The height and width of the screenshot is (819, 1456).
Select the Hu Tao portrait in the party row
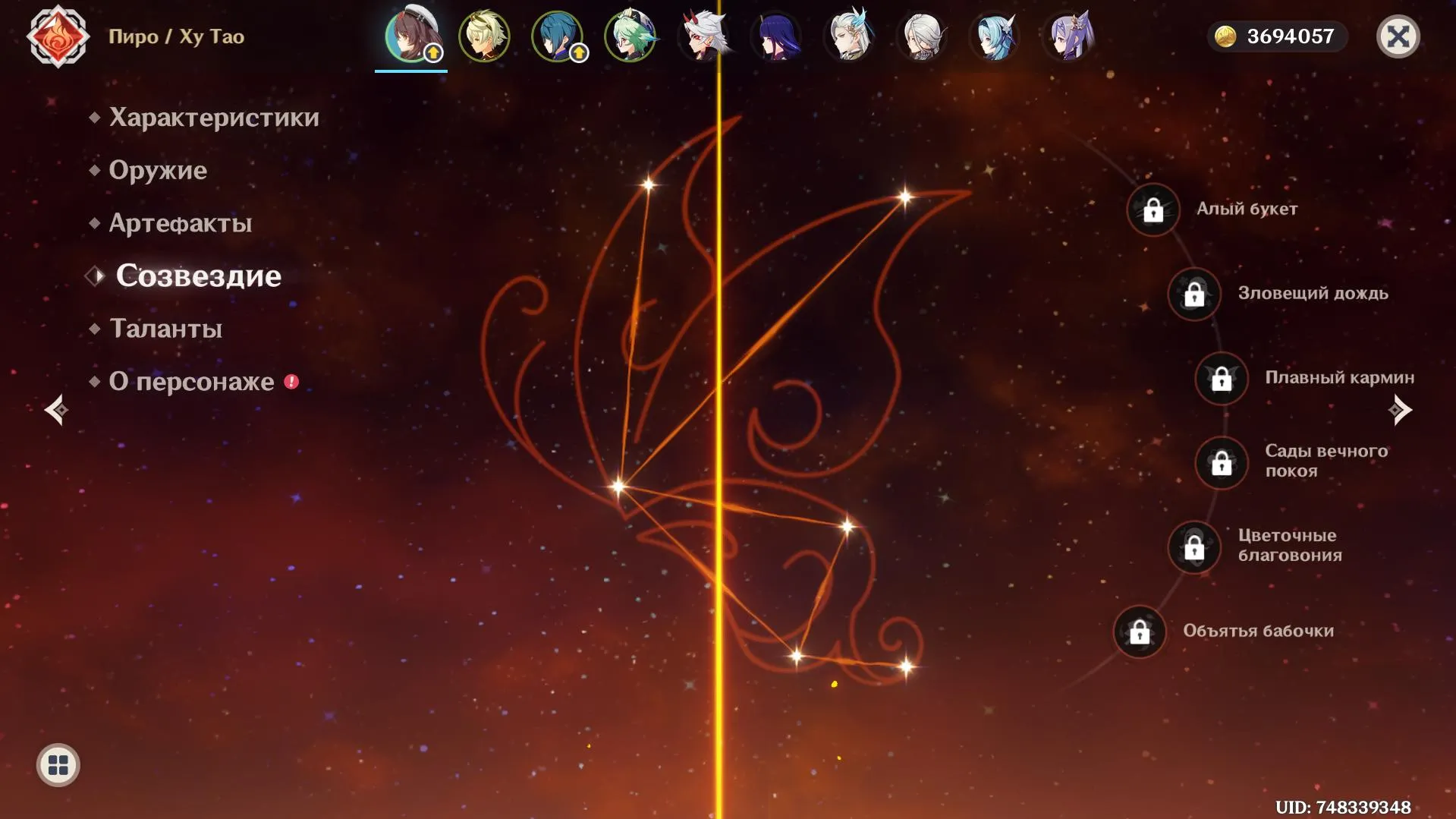coord(410,36)
